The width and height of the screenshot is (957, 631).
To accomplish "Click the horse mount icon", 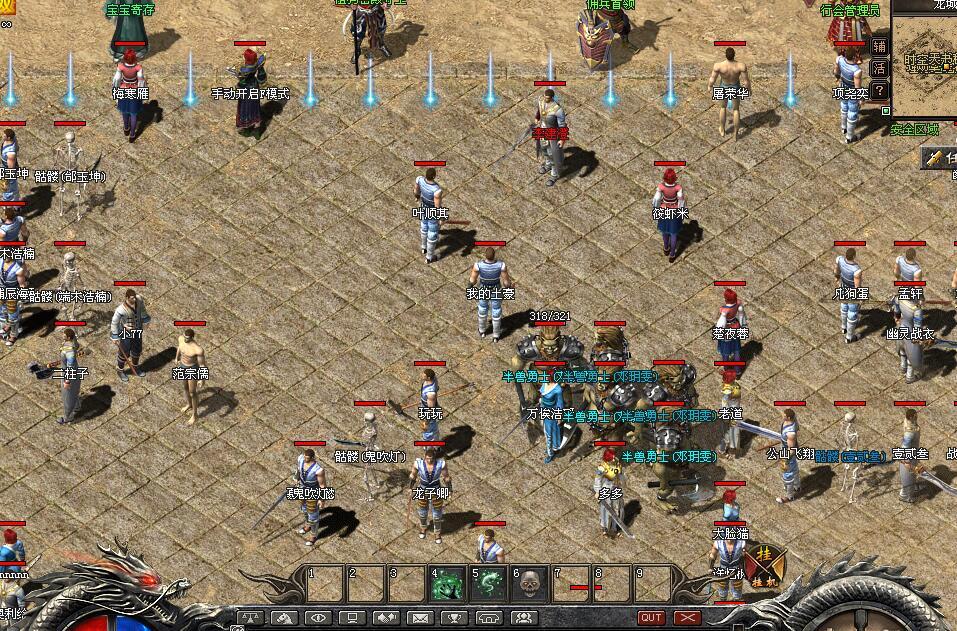I will 283,618.
